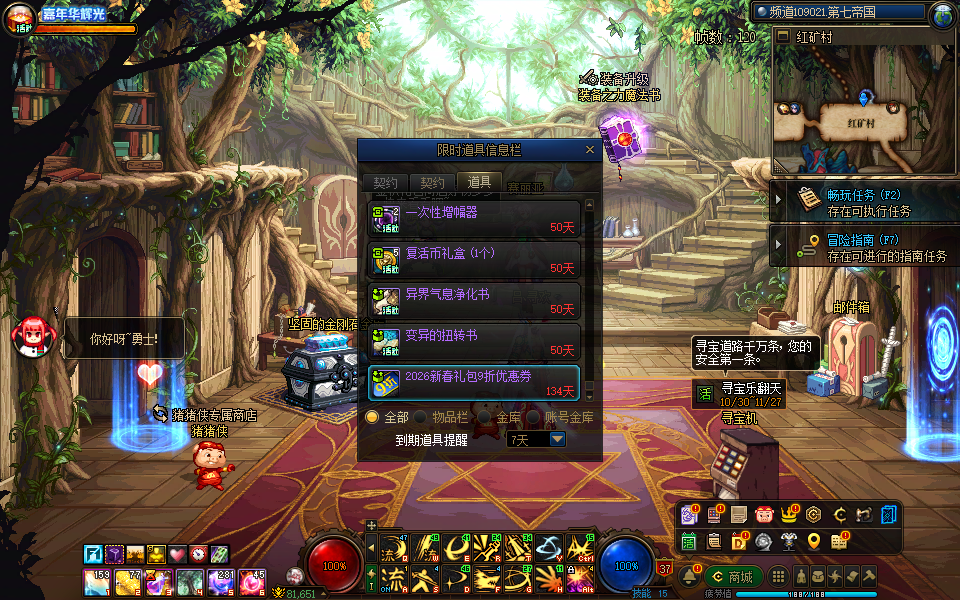The width and height of the screenshot is (960, 600).
Task: Click the globe icon beside the channel bar
Action: tap(942, 14)
